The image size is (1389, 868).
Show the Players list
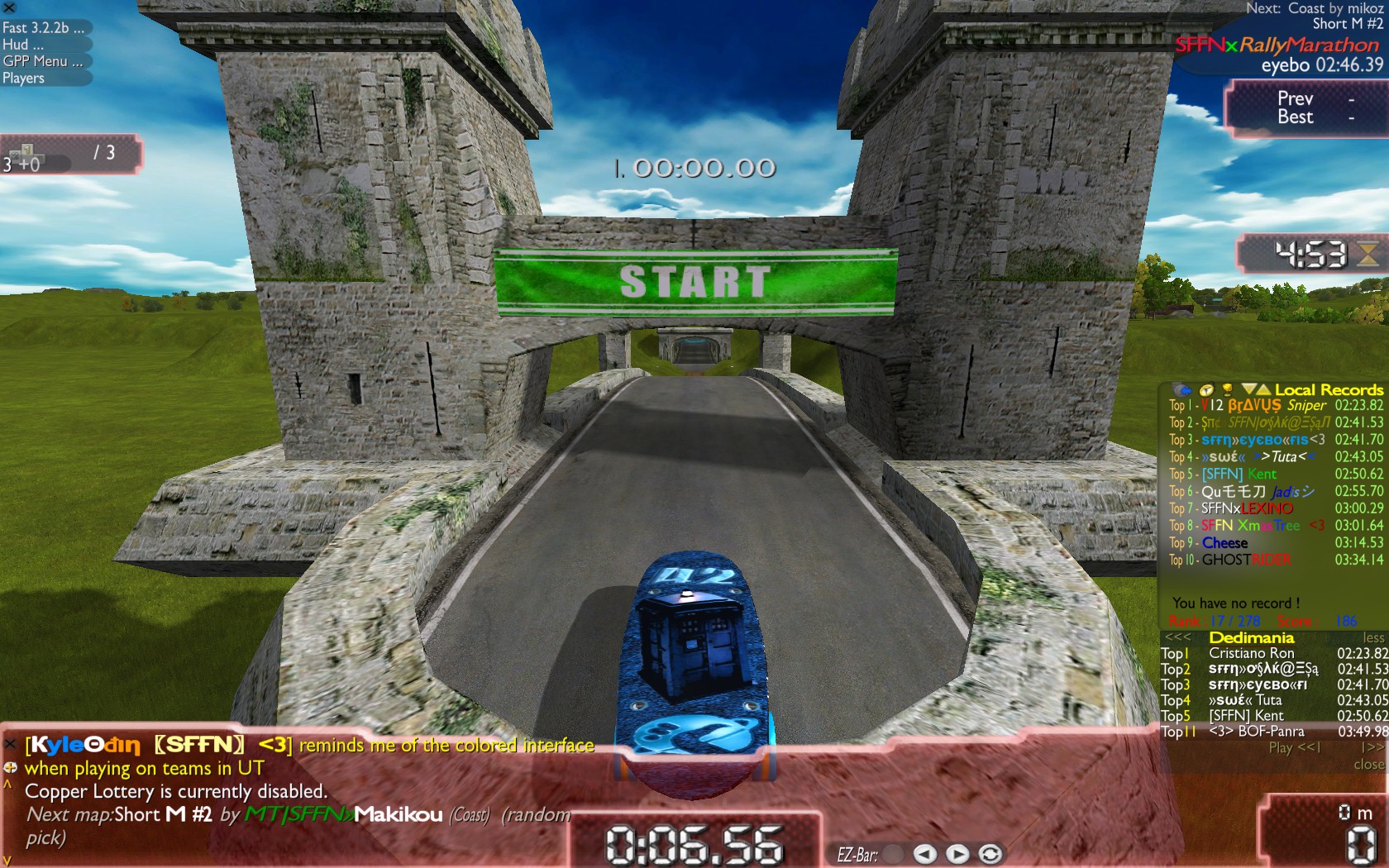[x=24, y=79]
